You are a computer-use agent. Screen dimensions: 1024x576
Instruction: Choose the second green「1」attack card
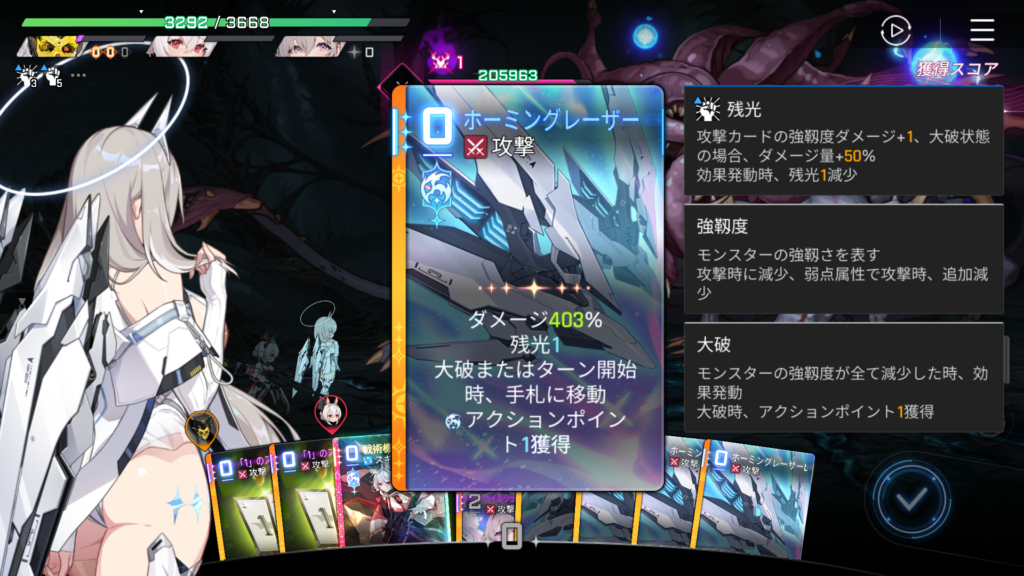(x=305, y=495)
